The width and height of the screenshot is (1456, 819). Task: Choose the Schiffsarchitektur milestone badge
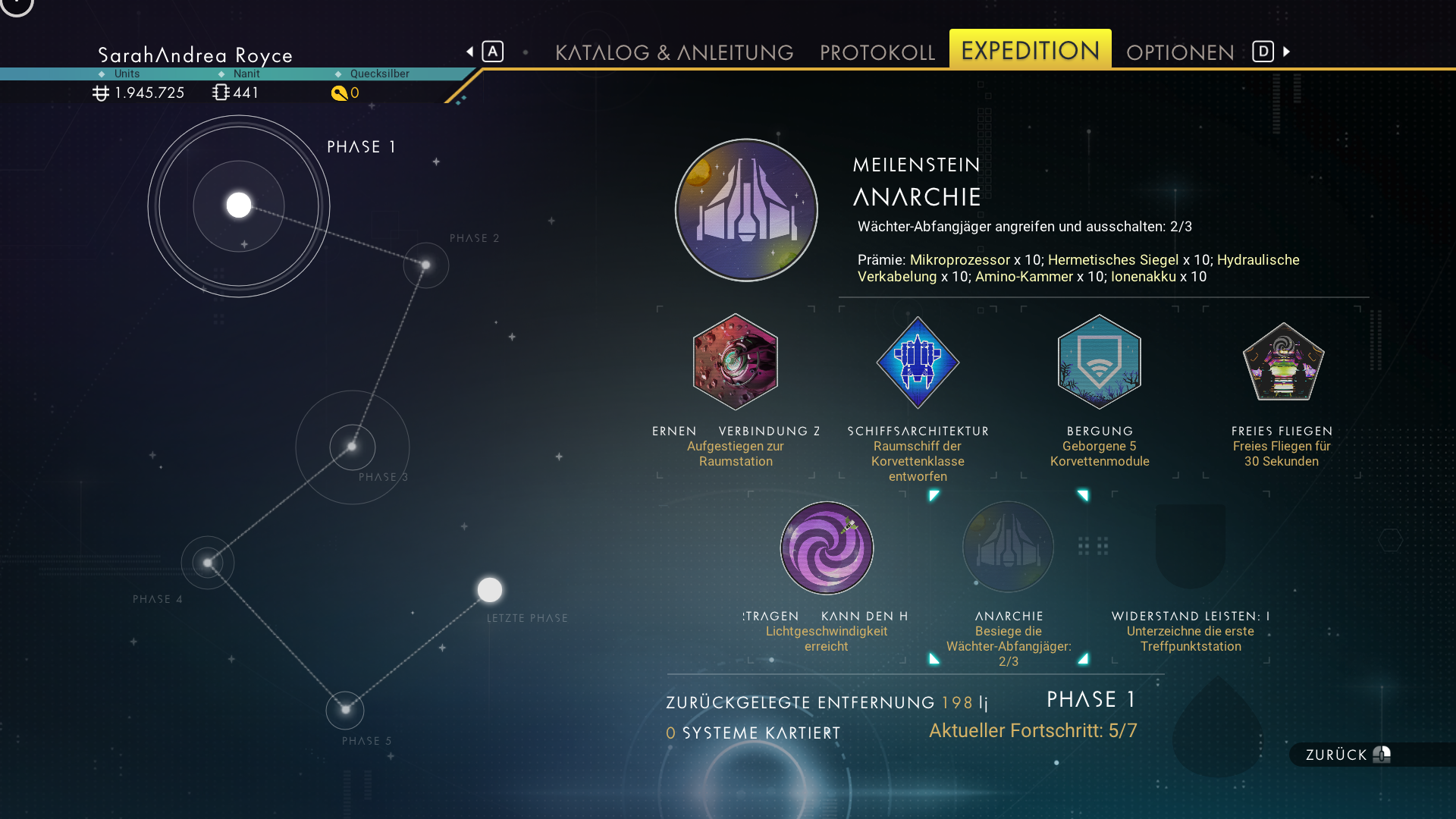click(918, 362)
